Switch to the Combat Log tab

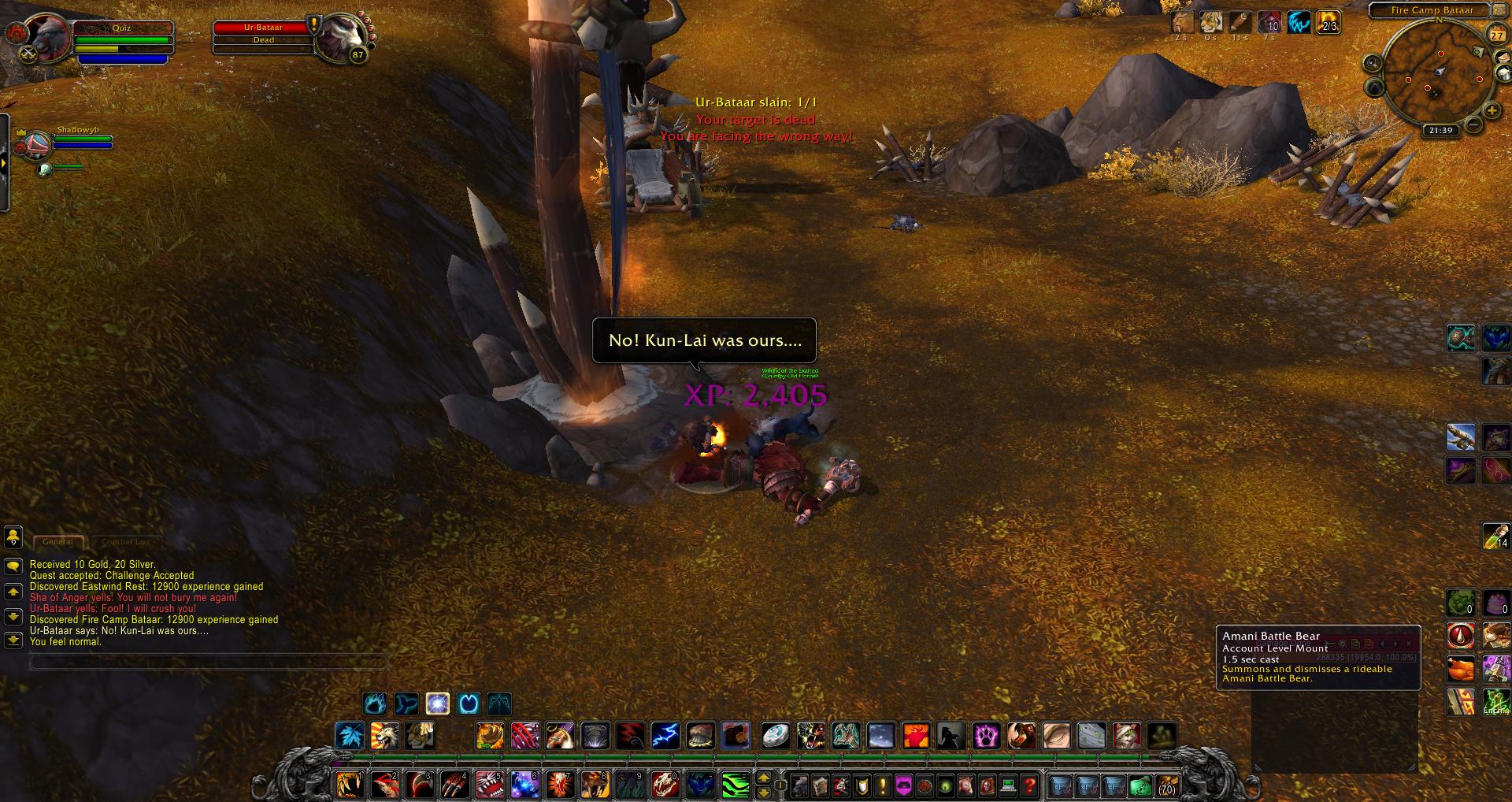(x=125, y=542)
